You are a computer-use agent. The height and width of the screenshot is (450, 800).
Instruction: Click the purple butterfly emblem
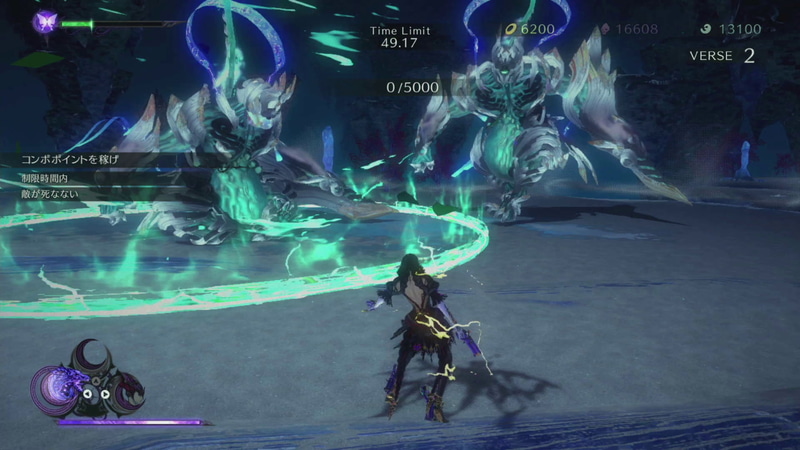point(45,22)
